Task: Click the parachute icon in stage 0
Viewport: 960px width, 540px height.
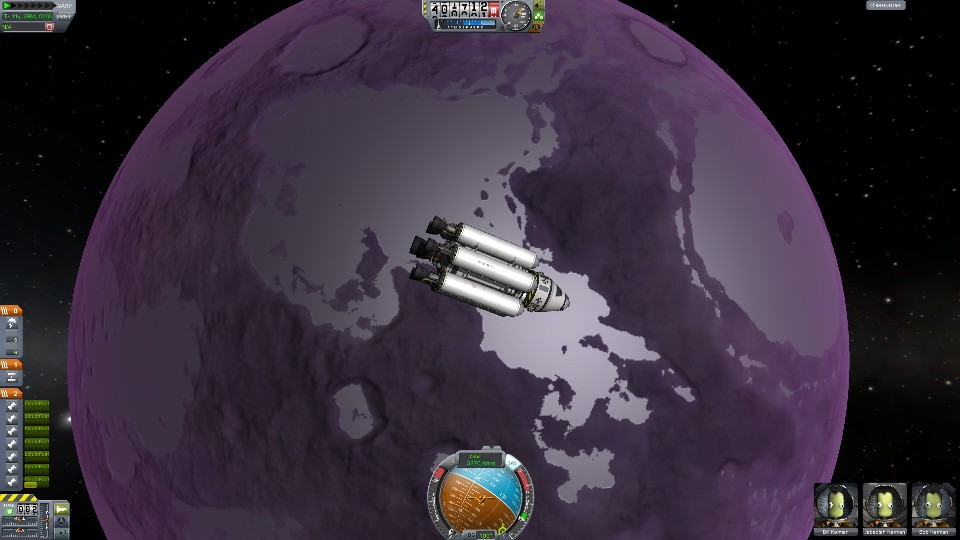Action: tap(11, 324)
